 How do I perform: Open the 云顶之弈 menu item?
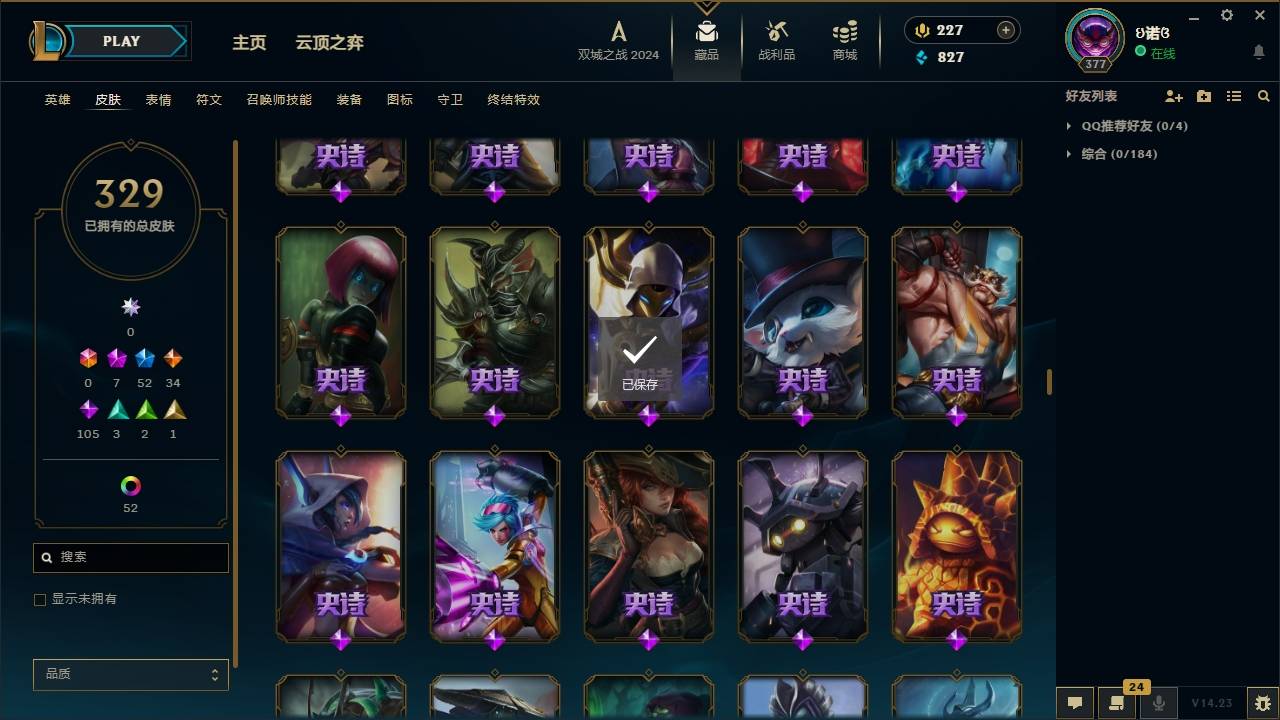329,42
